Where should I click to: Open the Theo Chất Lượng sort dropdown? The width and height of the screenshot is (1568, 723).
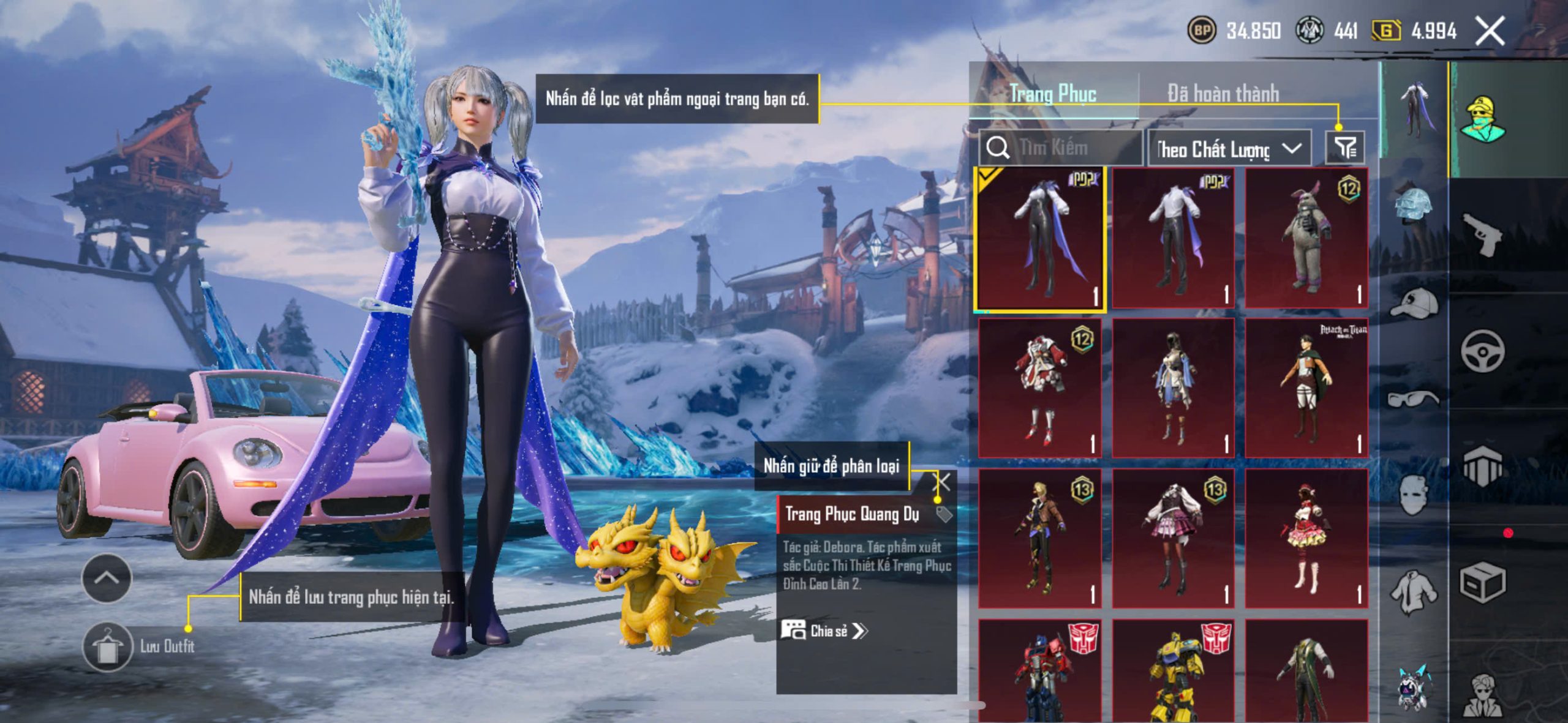point(1229,149)
